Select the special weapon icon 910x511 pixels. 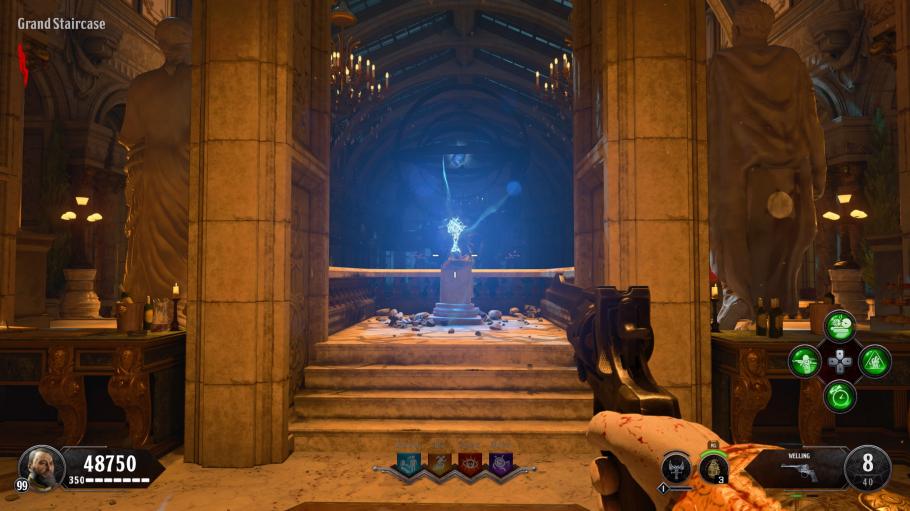coord(677,469)
